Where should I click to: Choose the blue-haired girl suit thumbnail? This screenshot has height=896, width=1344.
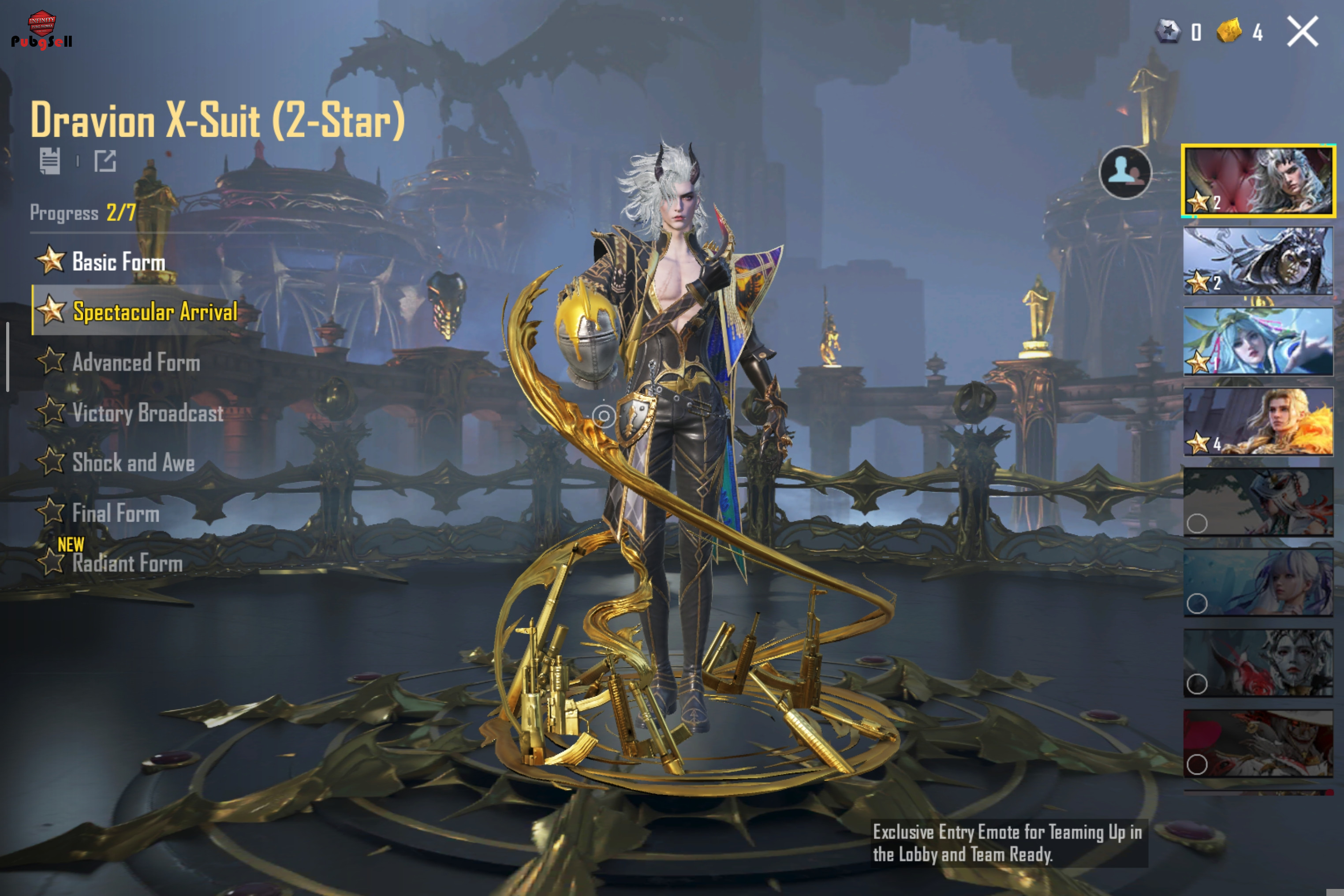1258,341
